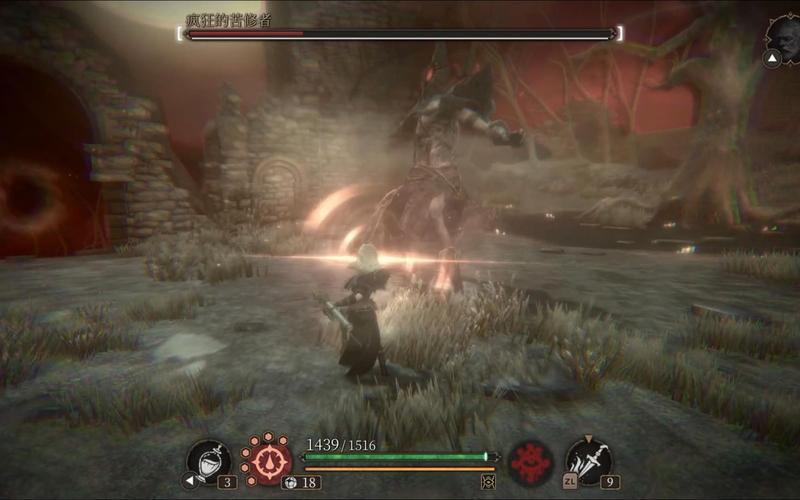
Task: Click the red thorned-mask ability icon
Action: [530, 462]
